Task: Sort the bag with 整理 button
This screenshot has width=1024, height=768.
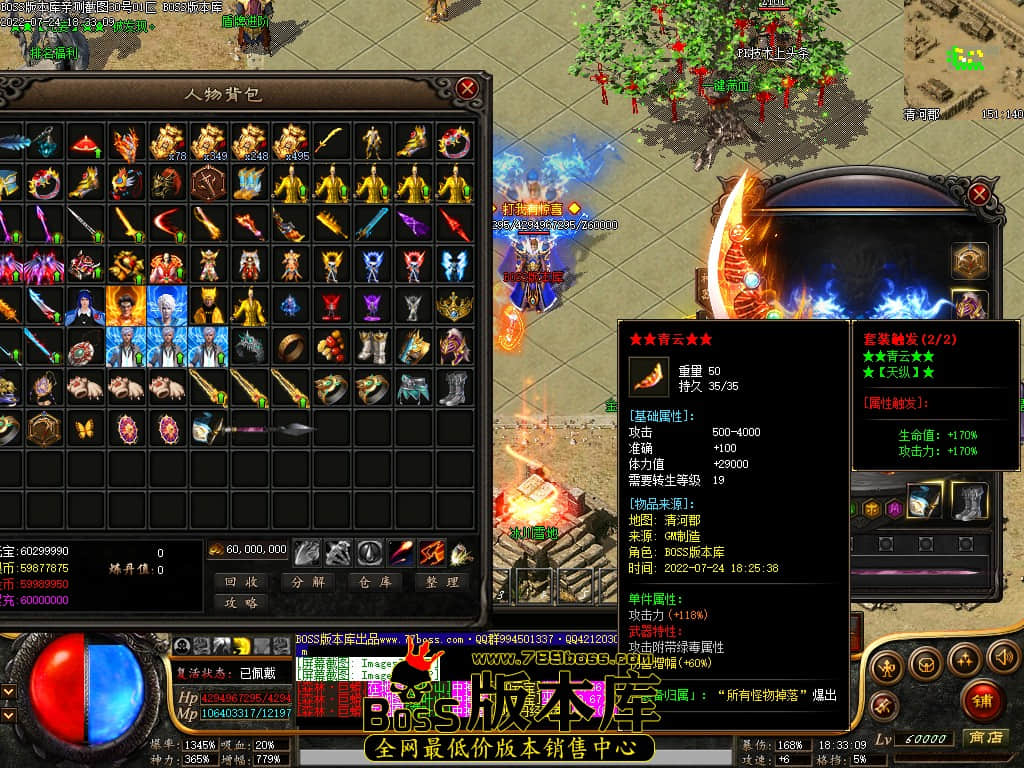Action: [x=440, y=581]
